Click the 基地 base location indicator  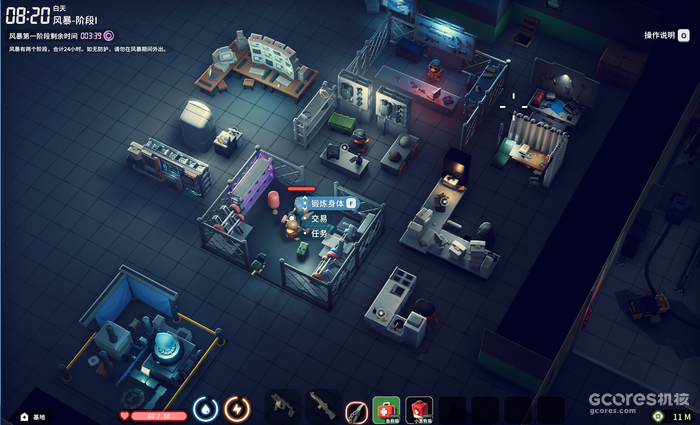[x=33, y=416]
